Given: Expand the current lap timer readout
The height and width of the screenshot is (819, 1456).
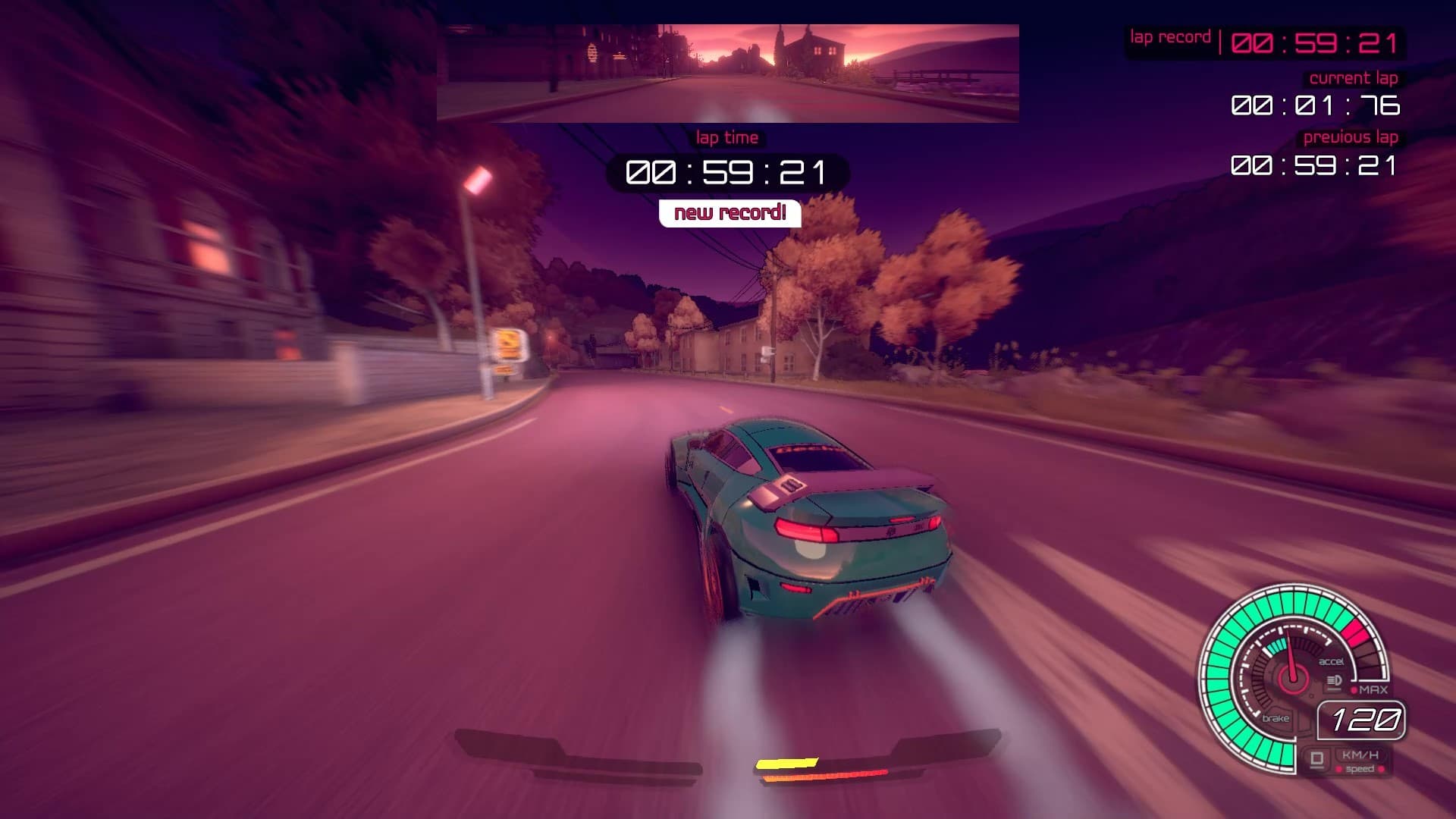Looking at the screenshot, I should [x=1316, y=106].
